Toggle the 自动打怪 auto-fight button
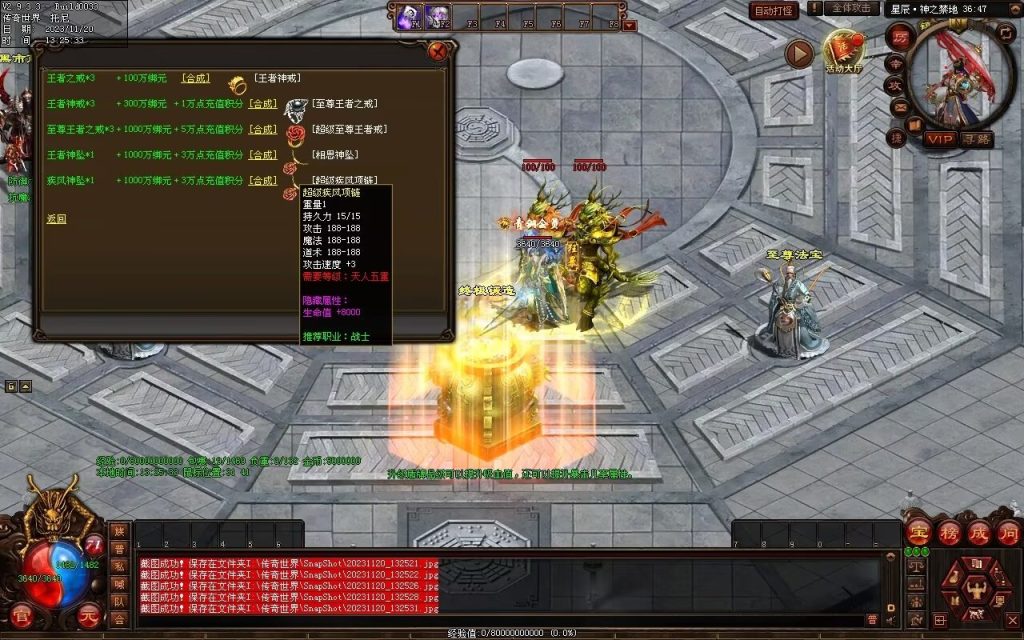This screenshot has width=1024, height=640. [774, 10]
